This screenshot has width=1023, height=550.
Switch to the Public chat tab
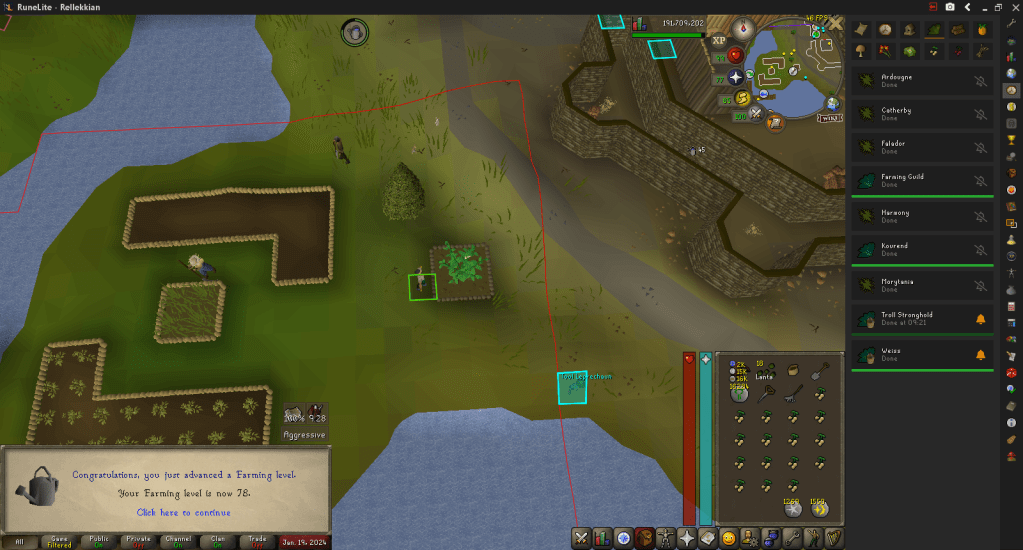pyautogui.click(x=97, y=541)
